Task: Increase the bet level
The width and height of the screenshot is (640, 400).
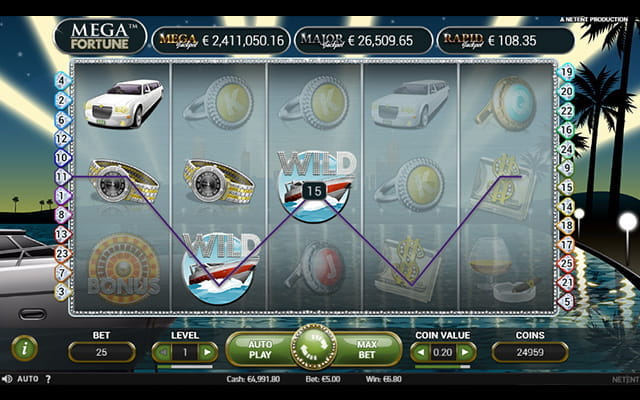Action: [207, 351]
